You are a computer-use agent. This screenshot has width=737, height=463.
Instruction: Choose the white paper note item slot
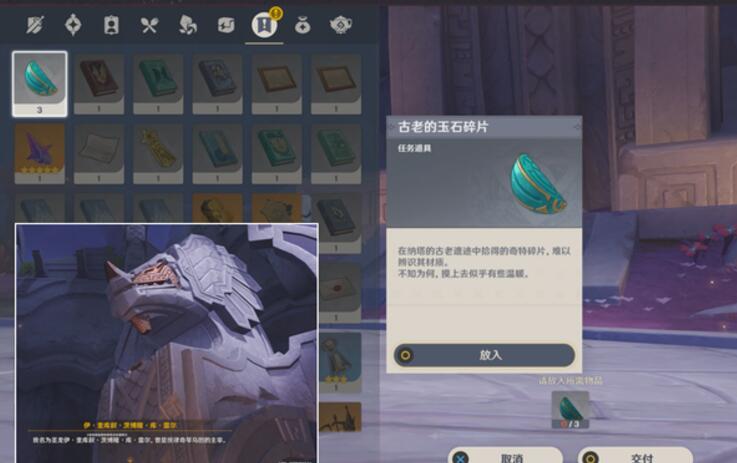(99, 152)
